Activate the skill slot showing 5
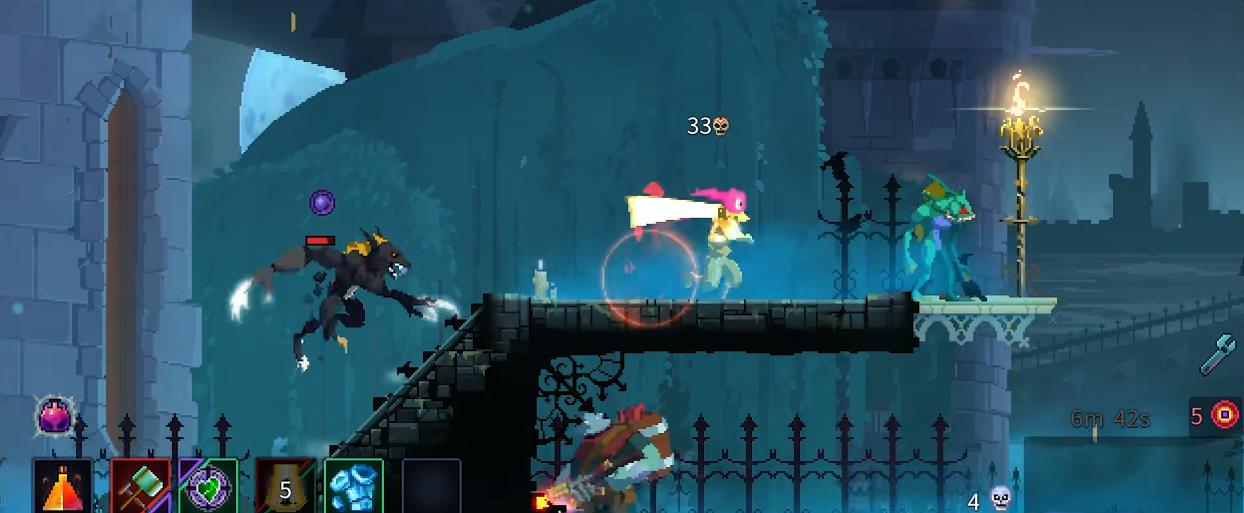Viewport: 1244px width, 513px height. tap(285, 487)
